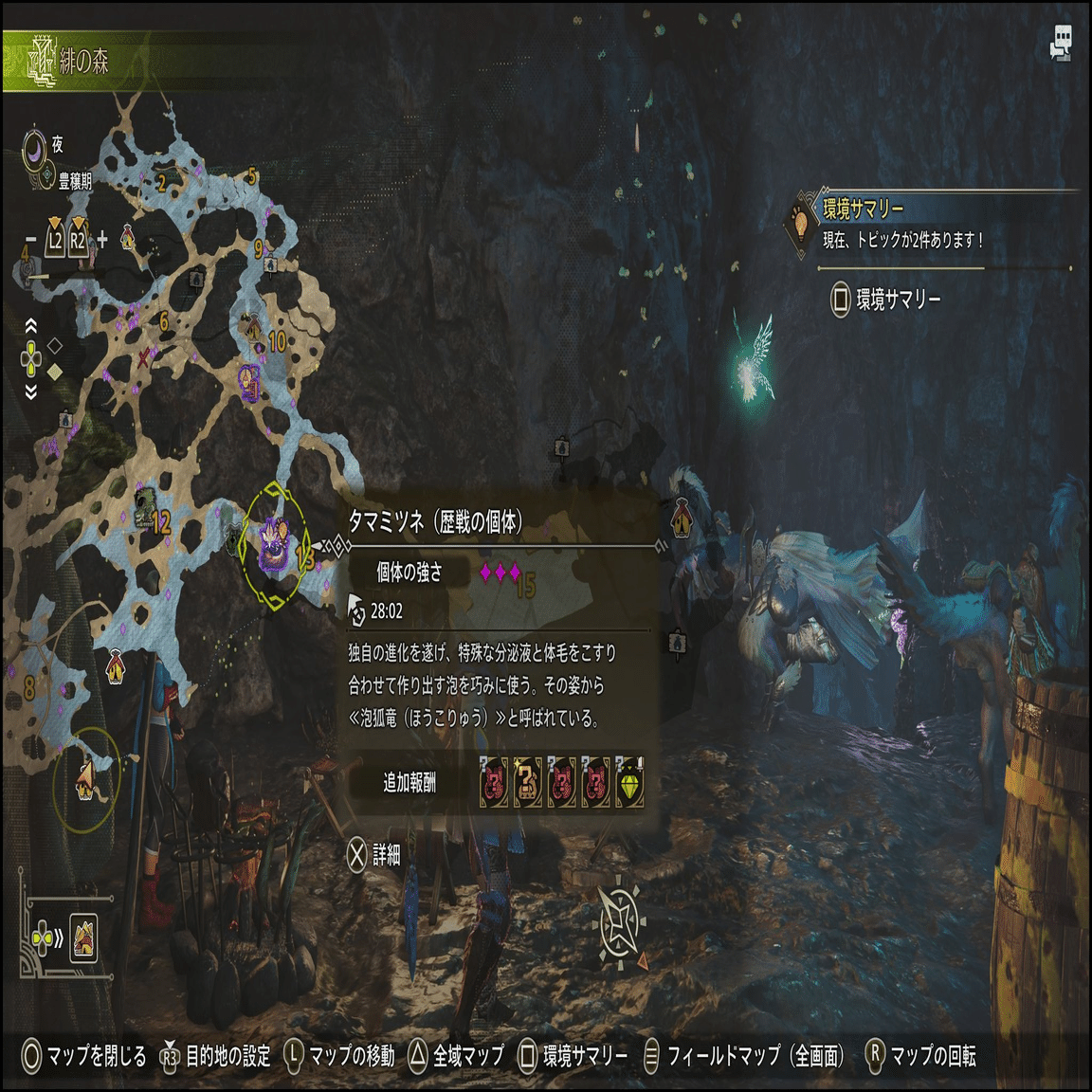Move up one map layer with the up chevrons
The width and height of the screenshot is (1092, 1092).
31,326
